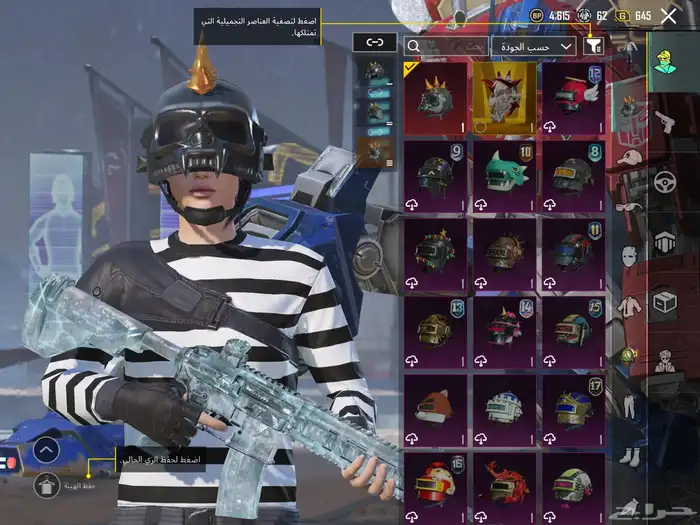700x525 pixels.
Task: Show the shirt clothing subcategory
Action: coord(629,306)
